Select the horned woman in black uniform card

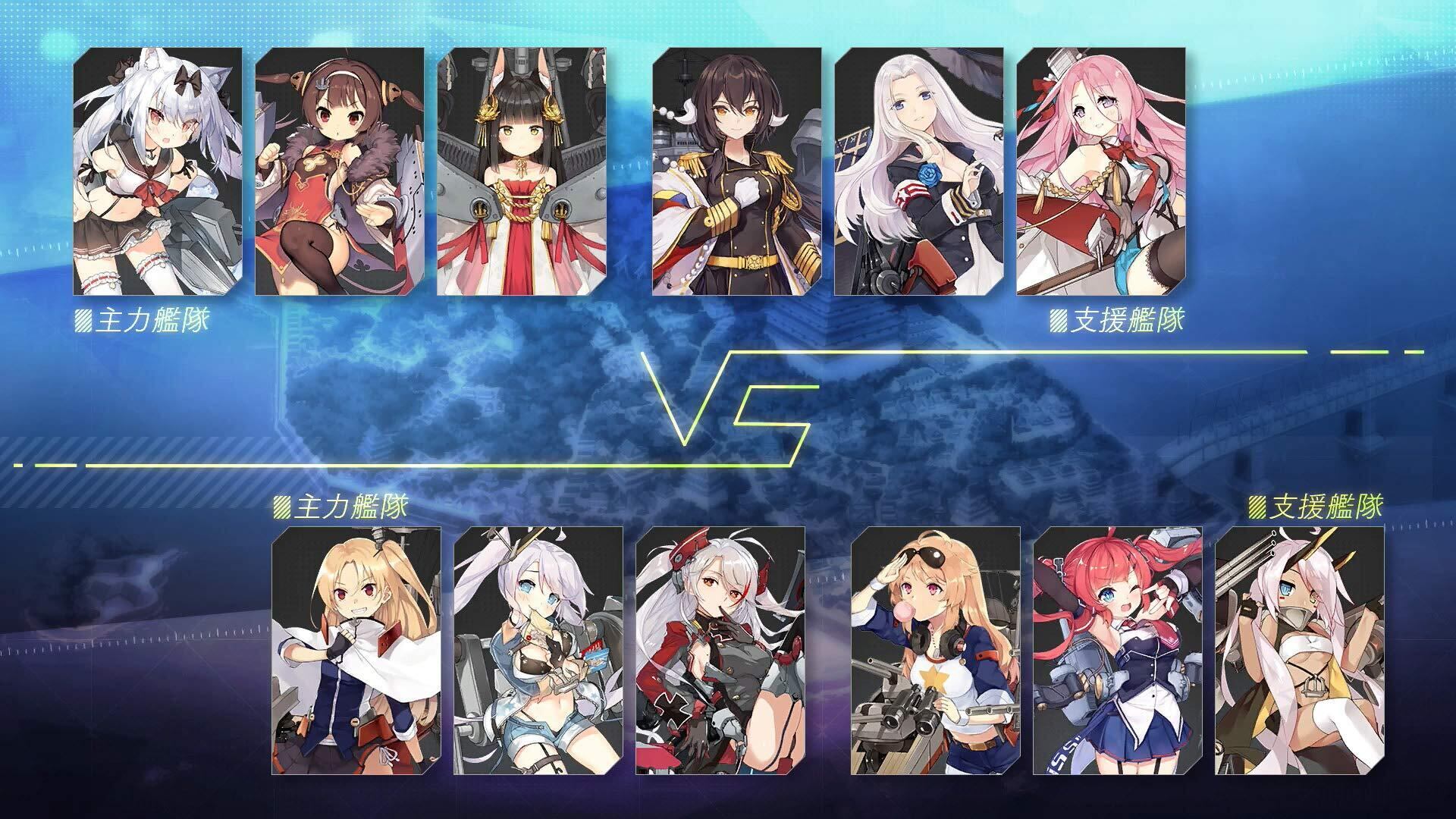click(x=737, y=171)
